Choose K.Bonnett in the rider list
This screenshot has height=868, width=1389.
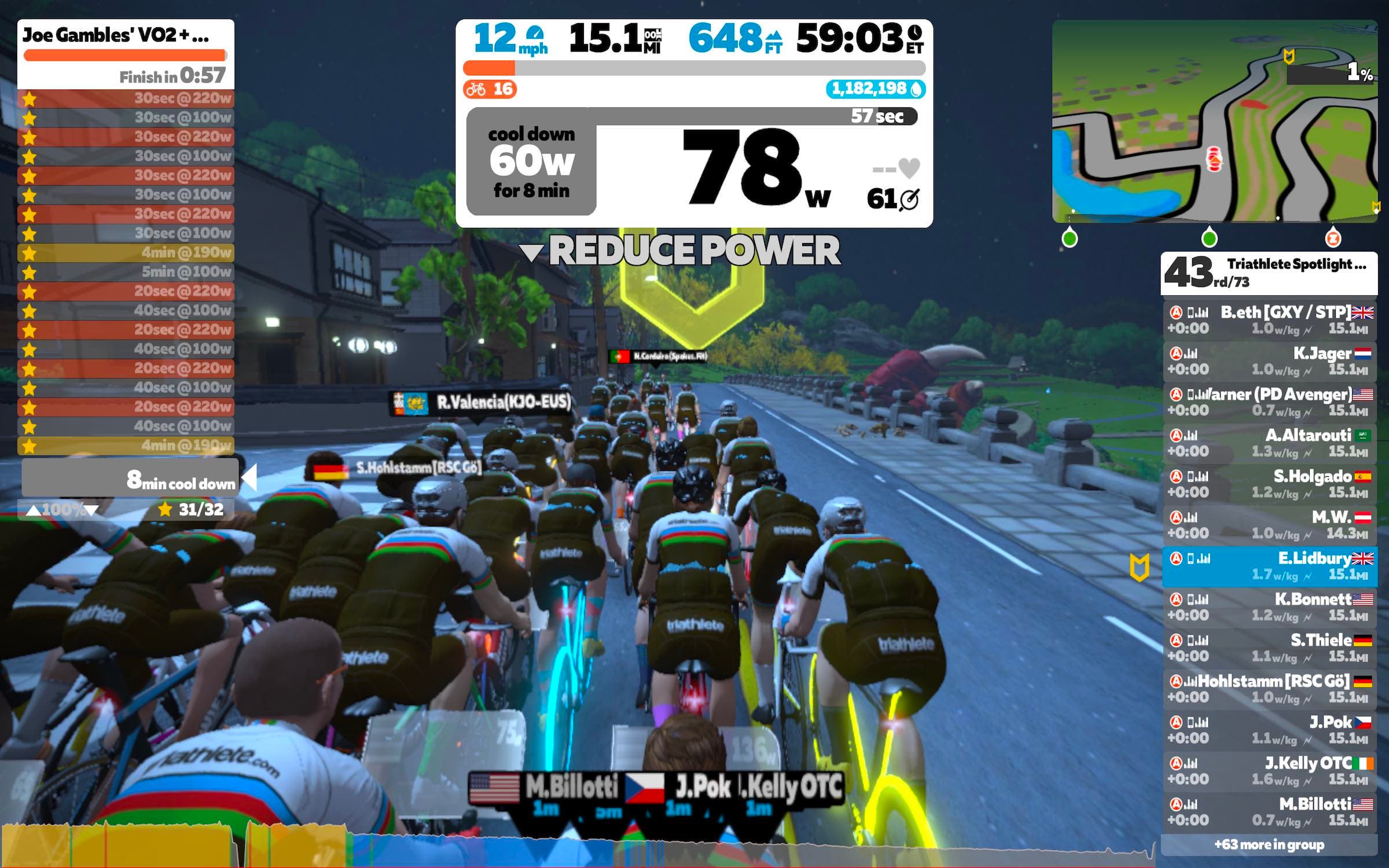click(x=1269, y=607)
